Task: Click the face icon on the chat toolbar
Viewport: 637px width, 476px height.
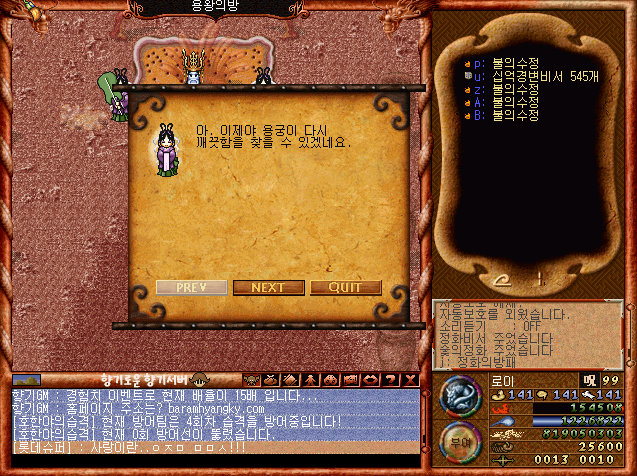Action: (x=250, y=380)
